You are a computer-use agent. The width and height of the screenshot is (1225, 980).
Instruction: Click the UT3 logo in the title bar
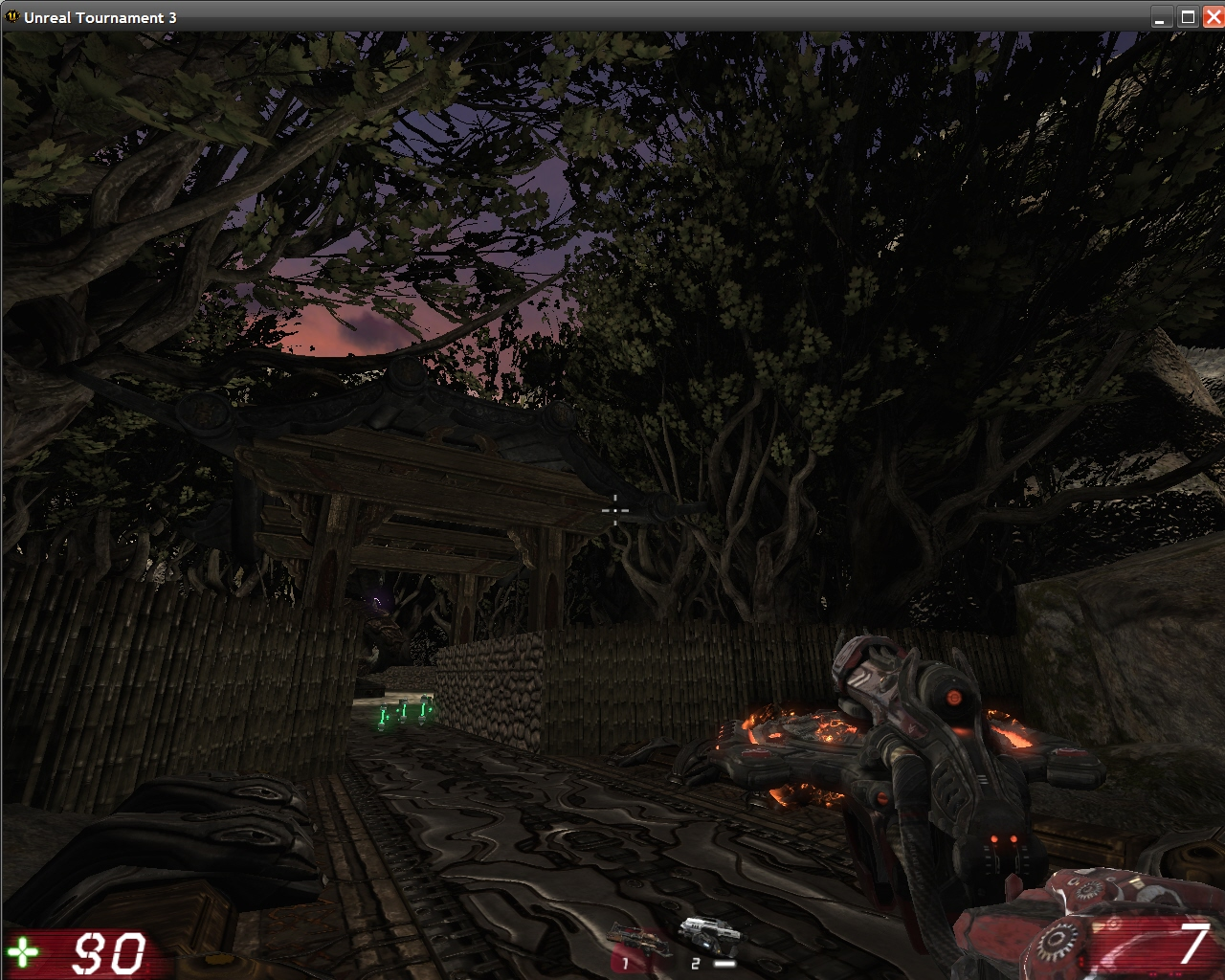(13, 16)
